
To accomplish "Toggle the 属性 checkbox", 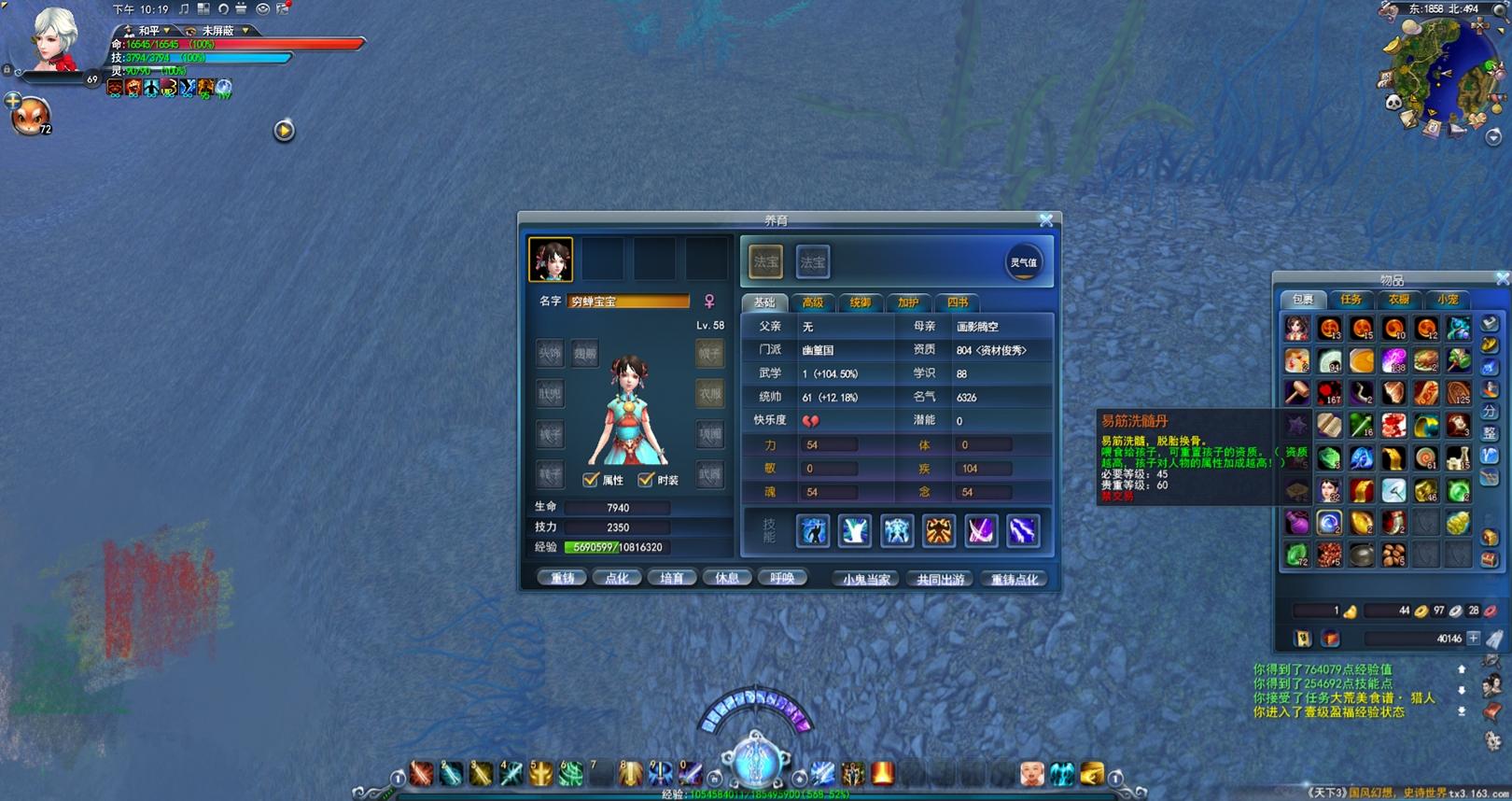I will pyautogui.click(x=591, y=480).
